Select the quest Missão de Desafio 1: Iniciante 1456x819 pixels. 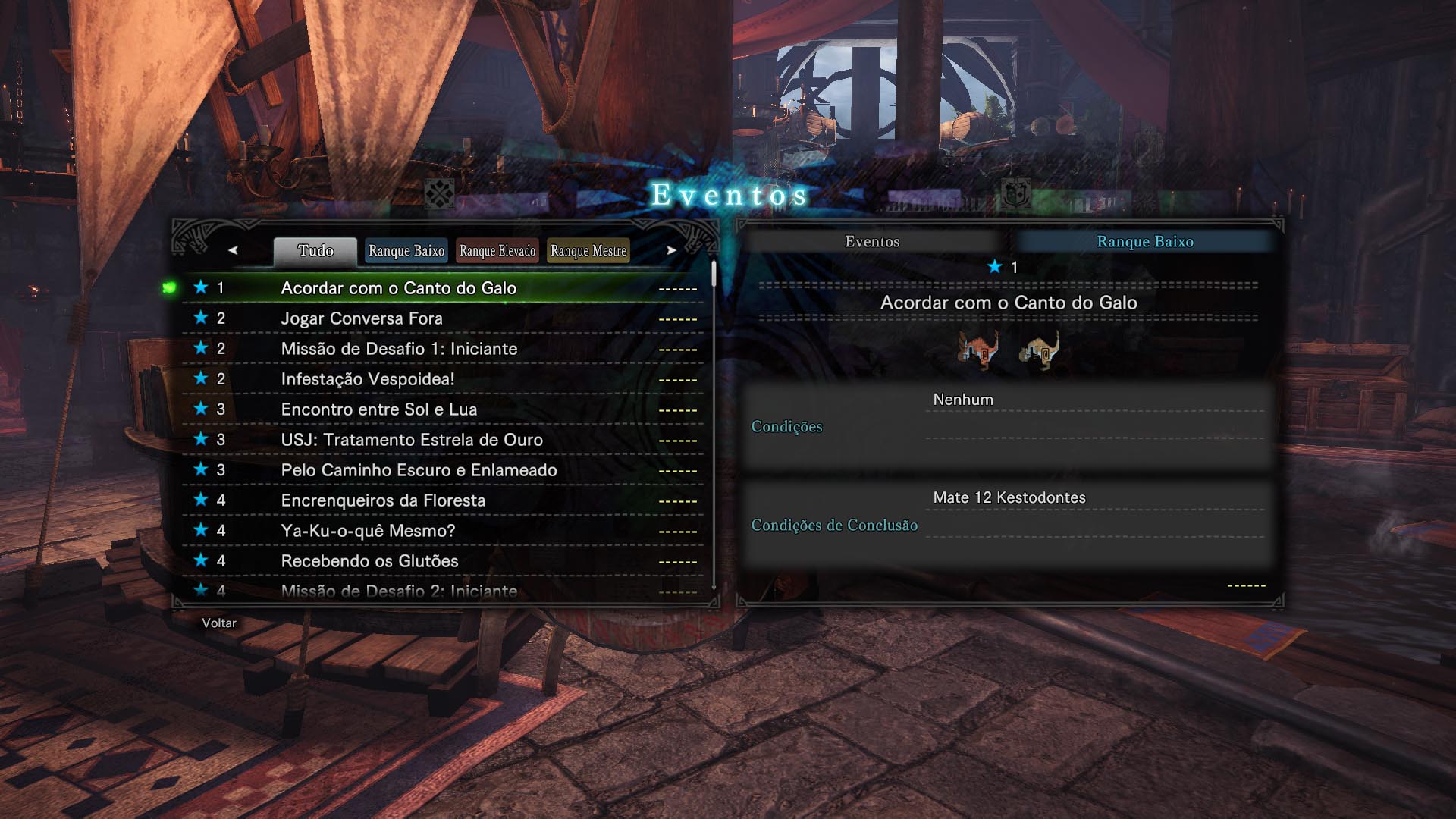point(400,349)
